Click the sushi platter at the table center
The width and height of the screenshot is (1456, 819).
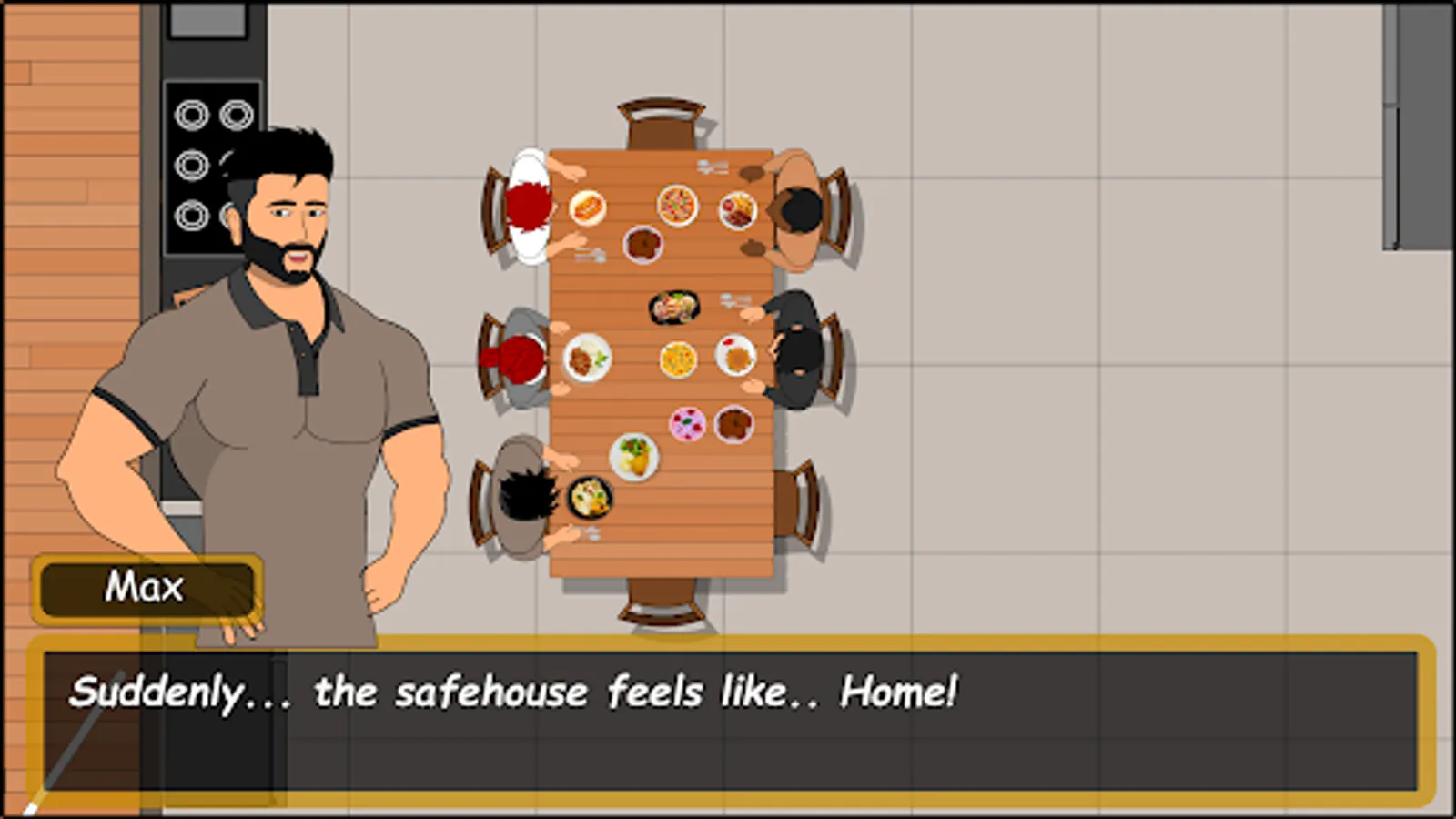673,308
